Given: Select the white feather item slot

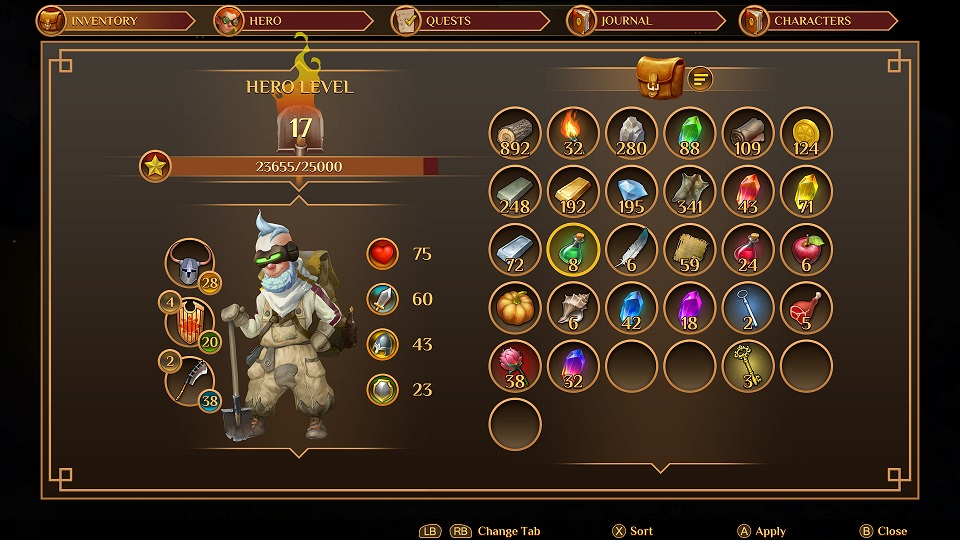Looking at the screenshot, I should [631, 250].
